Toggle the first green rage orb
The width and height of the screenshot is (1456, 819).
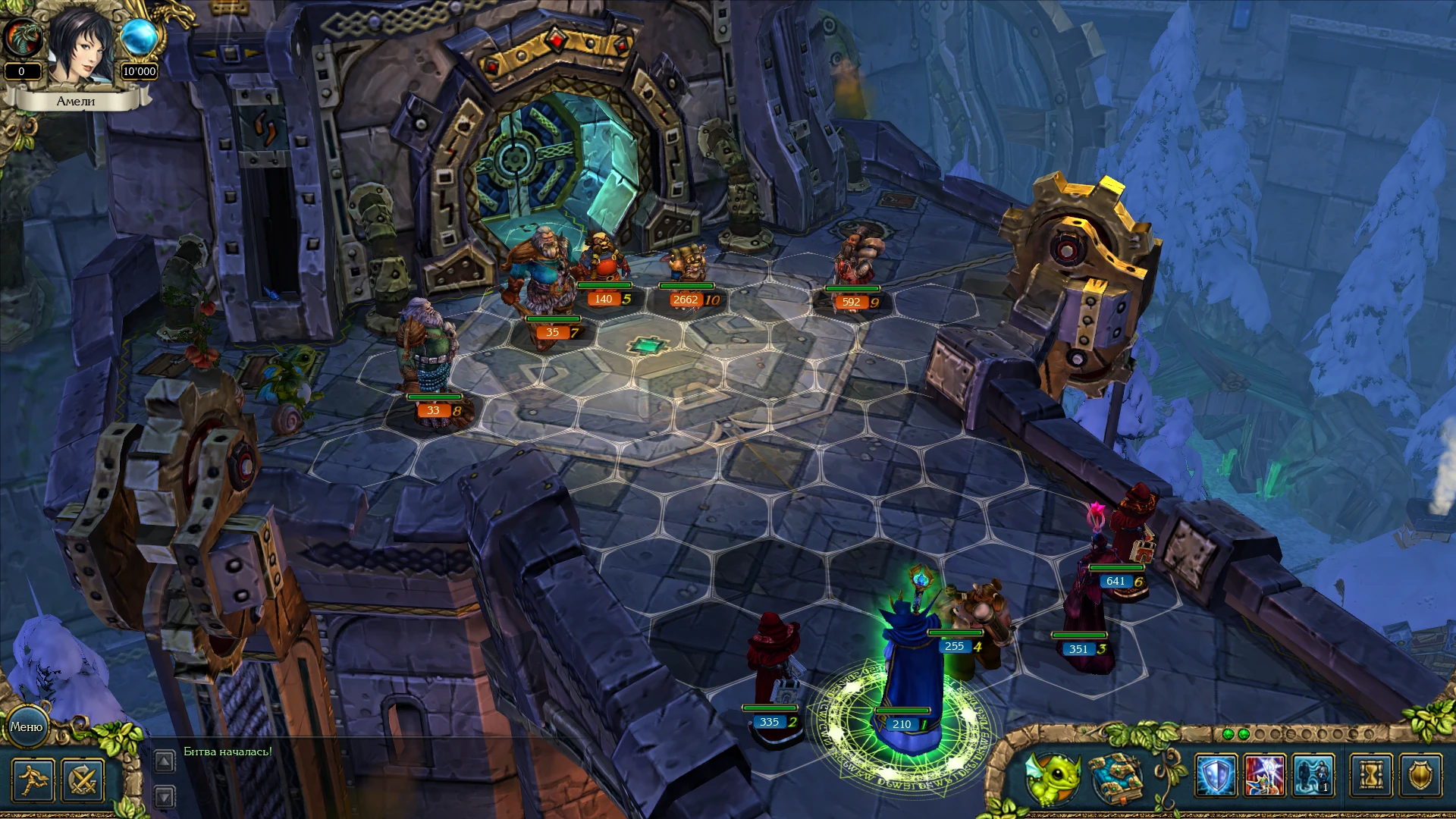click(x=1228, y=734)
